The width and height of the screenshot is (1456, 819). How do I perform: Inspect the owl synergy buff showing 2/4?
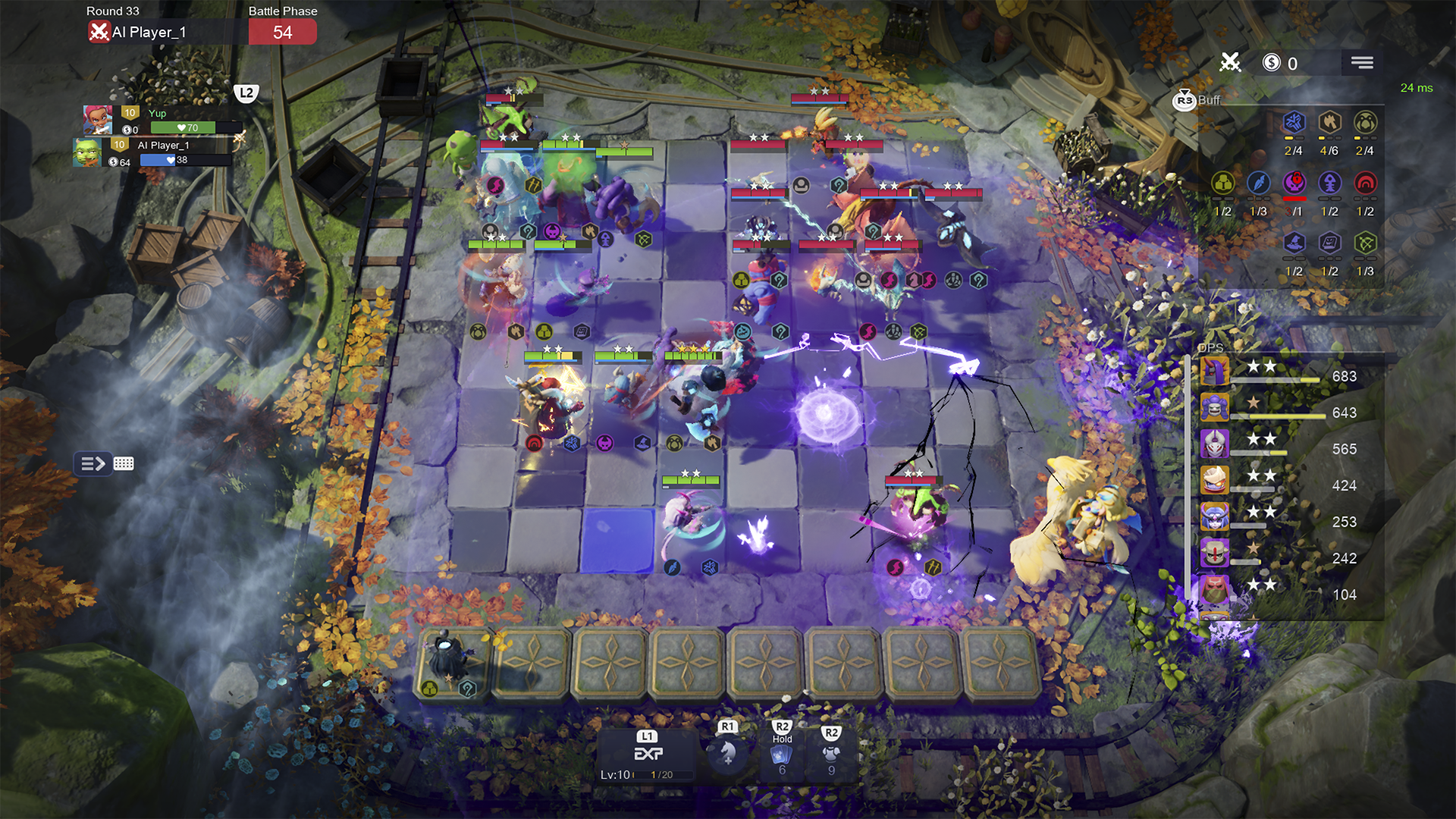pos(1364,123)
